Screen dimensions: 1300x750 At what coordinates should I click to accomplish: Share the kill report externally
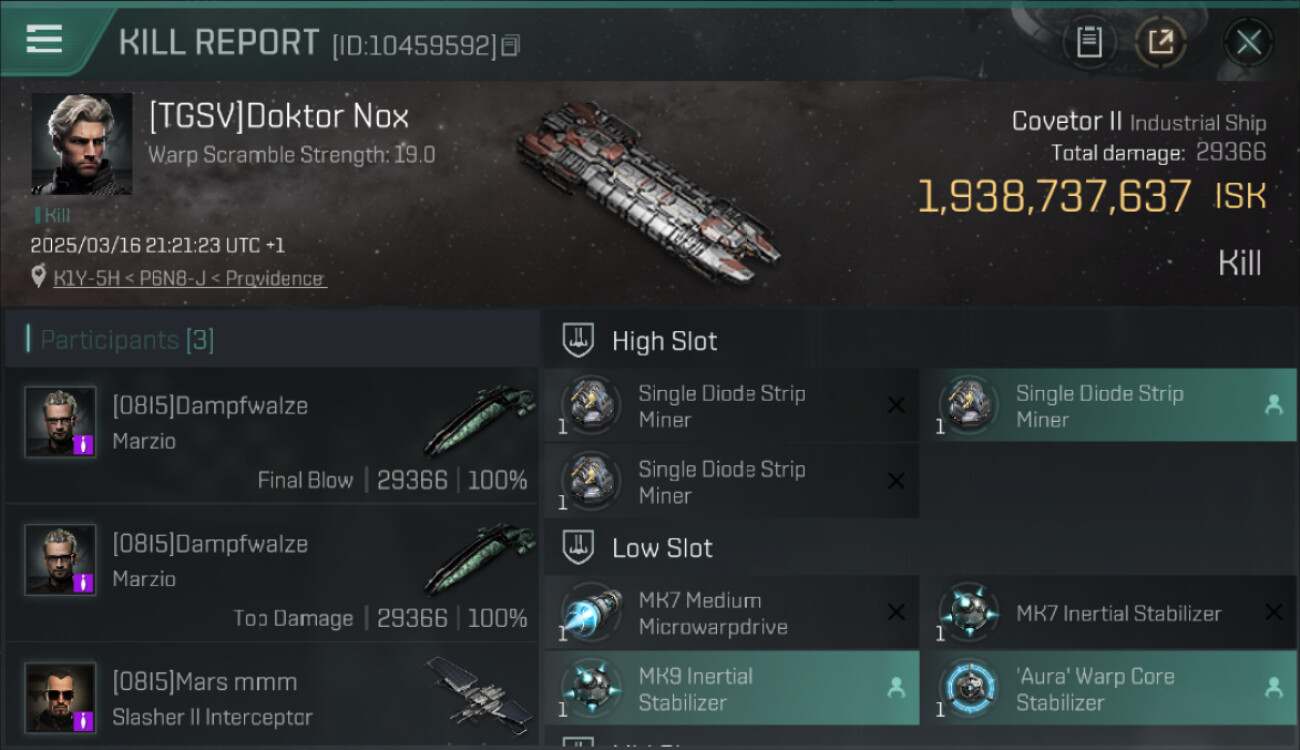pos(1160,42)
